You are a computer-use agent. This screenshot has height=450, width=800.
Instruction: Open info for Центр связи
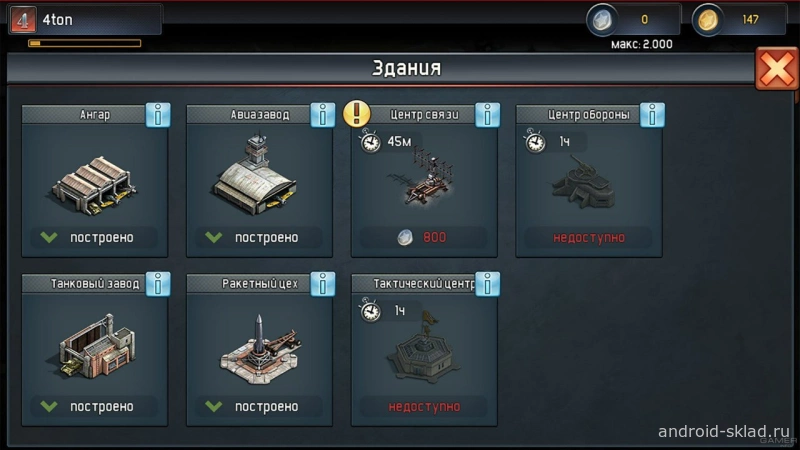click(487, 115)
